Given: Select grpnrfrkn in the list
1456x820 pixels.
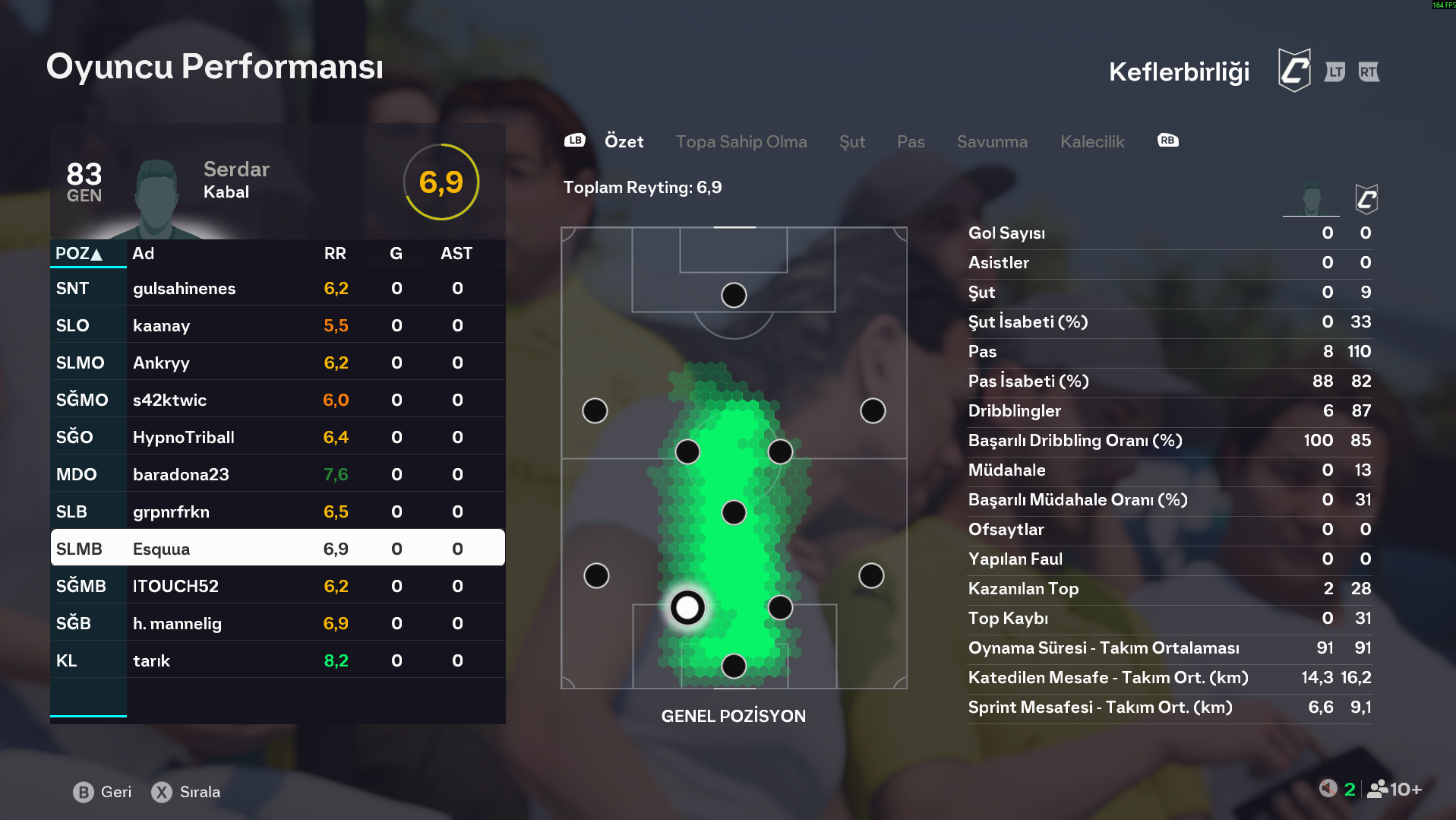Looking at the screenshot, I should [x=277, y=512].
